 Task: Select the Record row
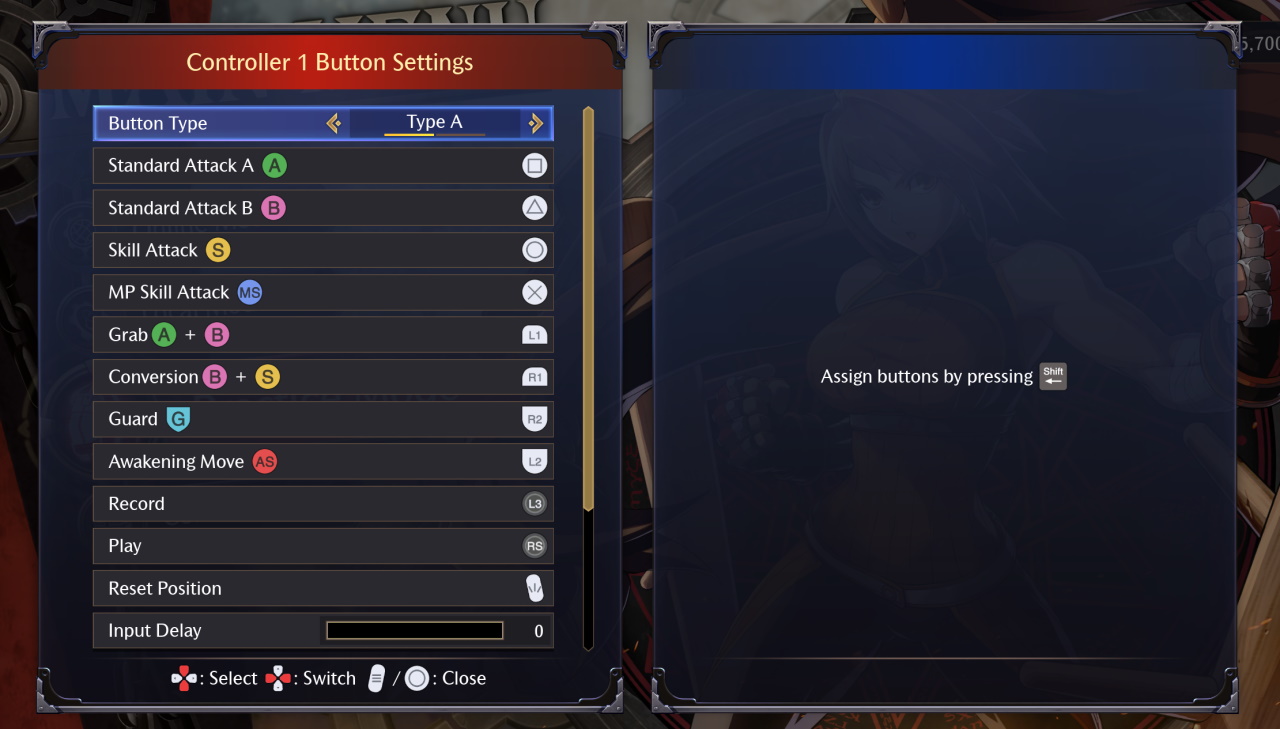coord(300,503)
